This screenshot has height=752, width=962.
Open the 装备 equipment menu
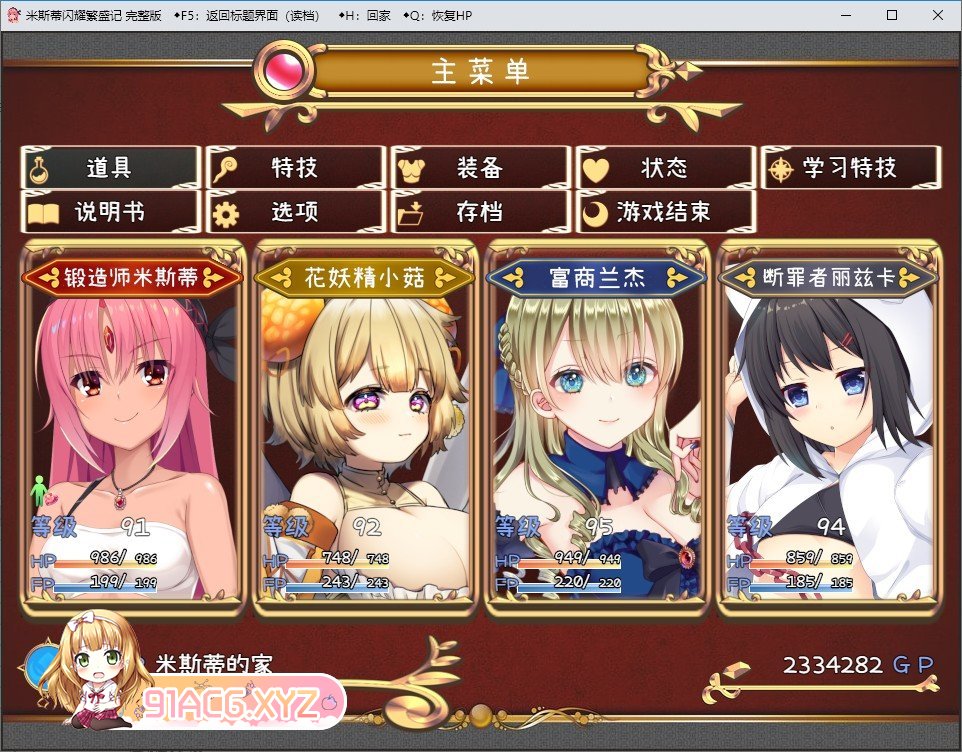pyautogui.click(x=481, y=168)
